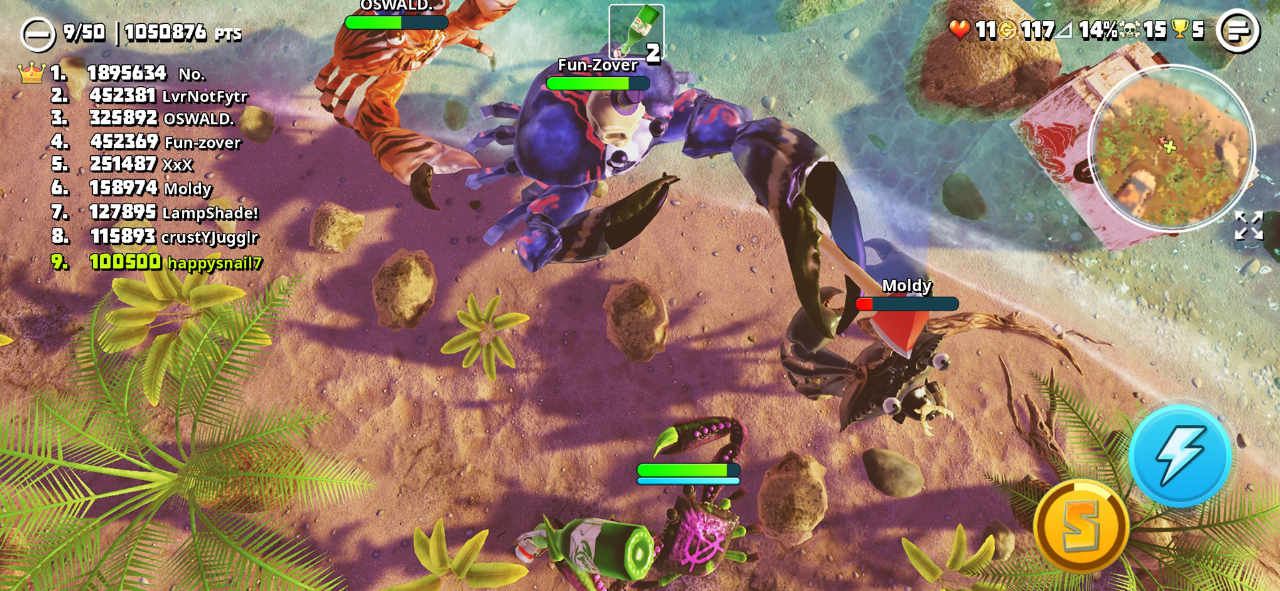Expand the minimap with the arrows icon
The height and width of the screenshot is (591, 1280).
click(x=1248, y=225)
